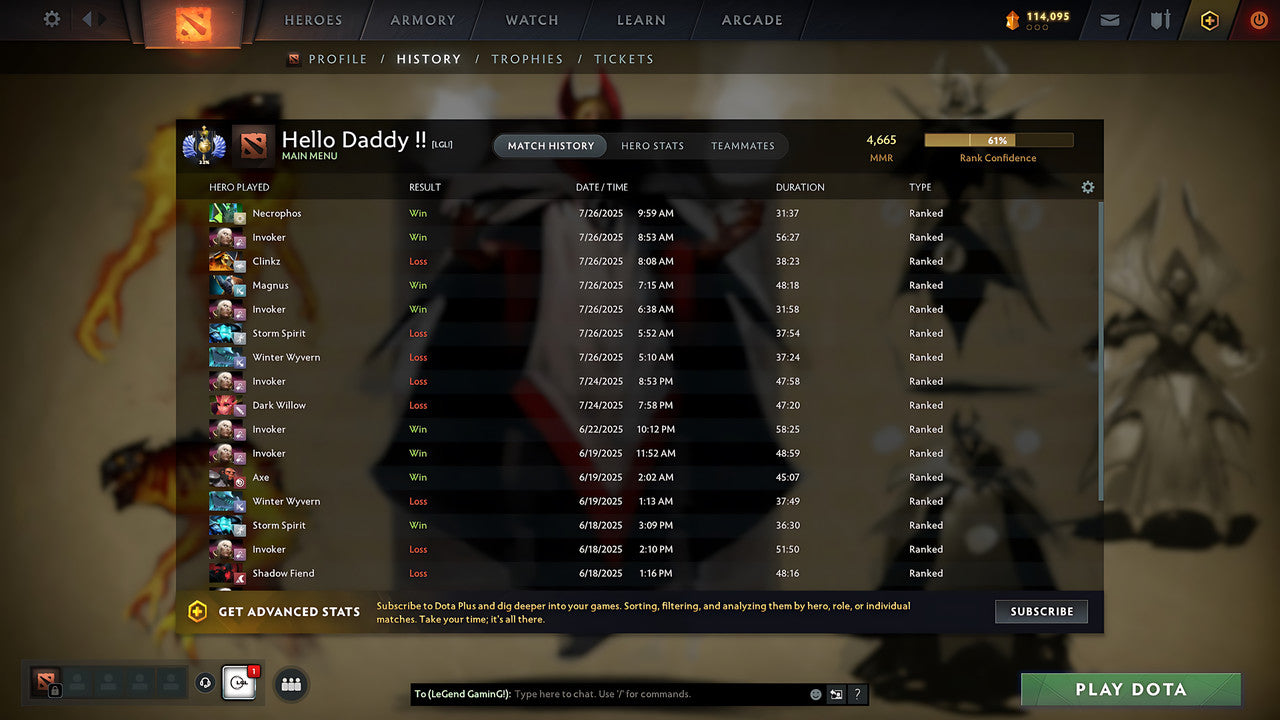The image size is (1280, 720).
Task: Click the orange power button icon
Action: coord(1258,20)
